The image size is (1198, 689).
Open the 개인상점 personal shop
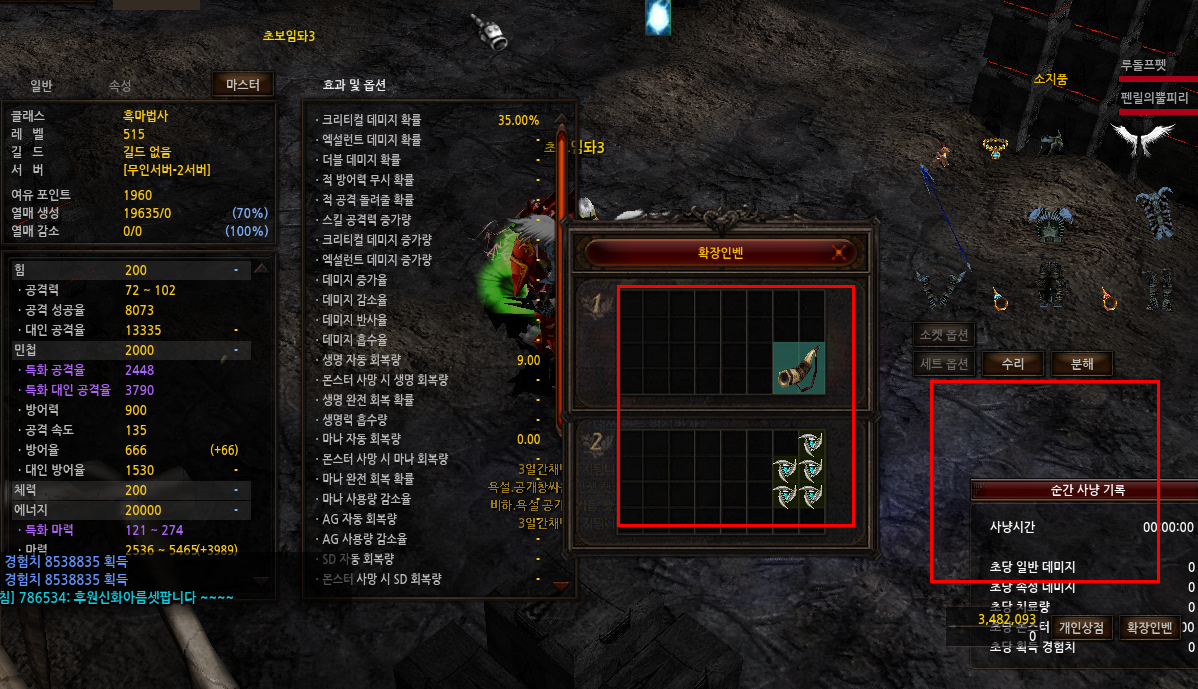(x=1081, y=628)
